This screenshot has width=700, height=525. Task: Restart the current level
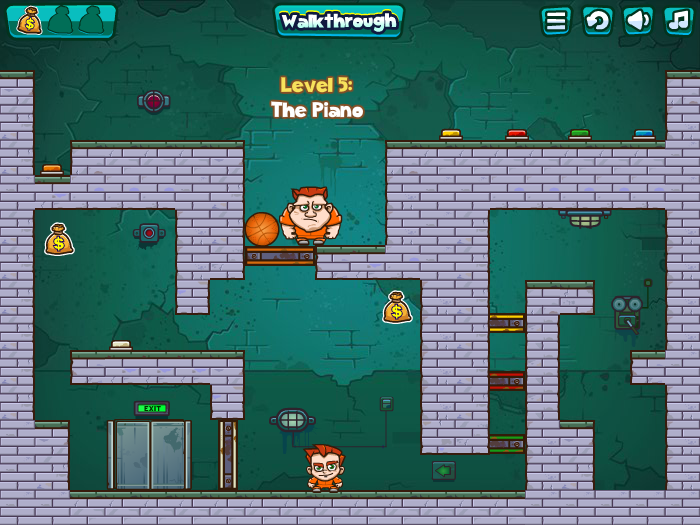597,21
